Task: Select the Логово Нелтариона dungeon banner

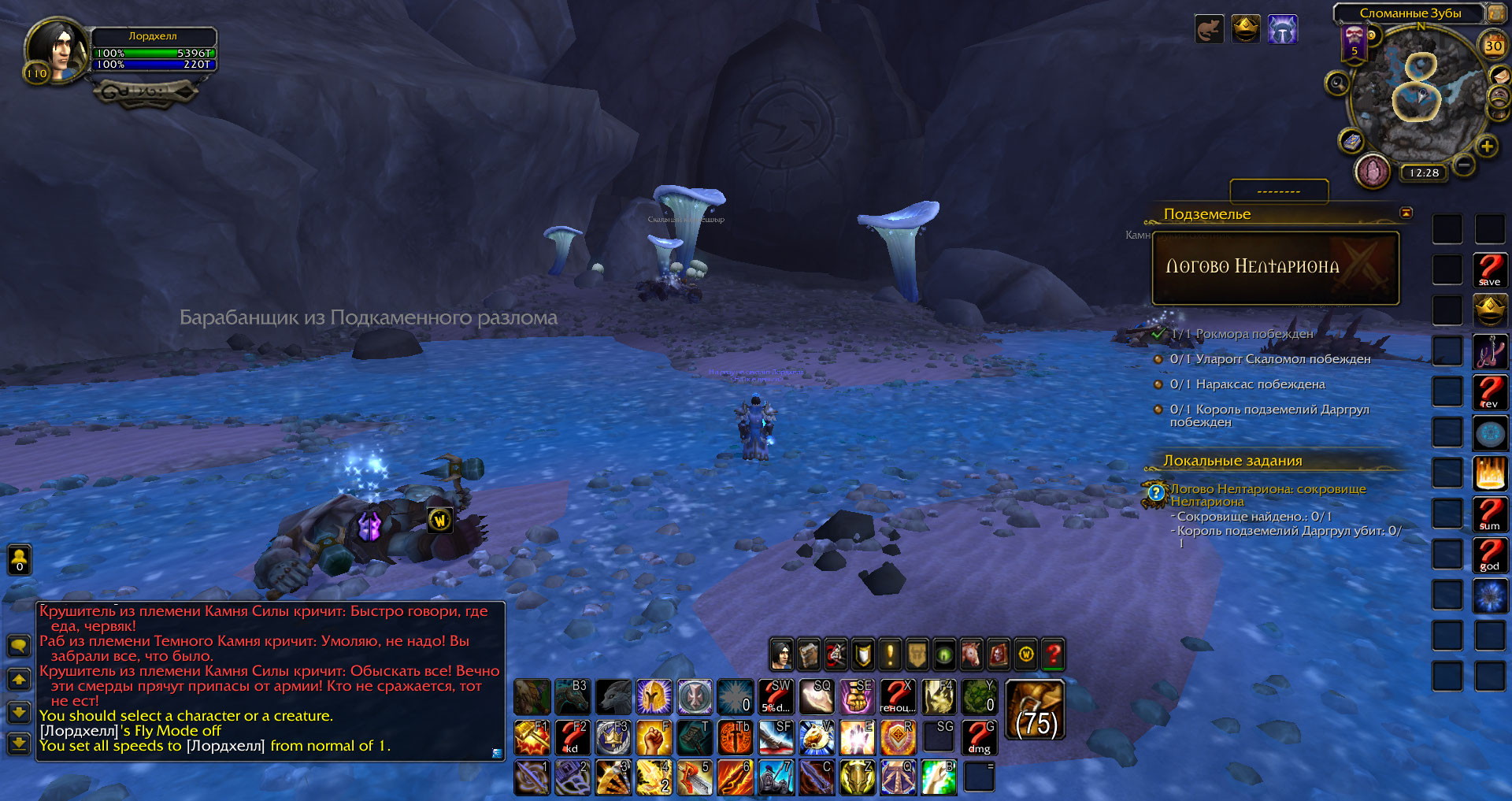Action: coord(1275,268)
